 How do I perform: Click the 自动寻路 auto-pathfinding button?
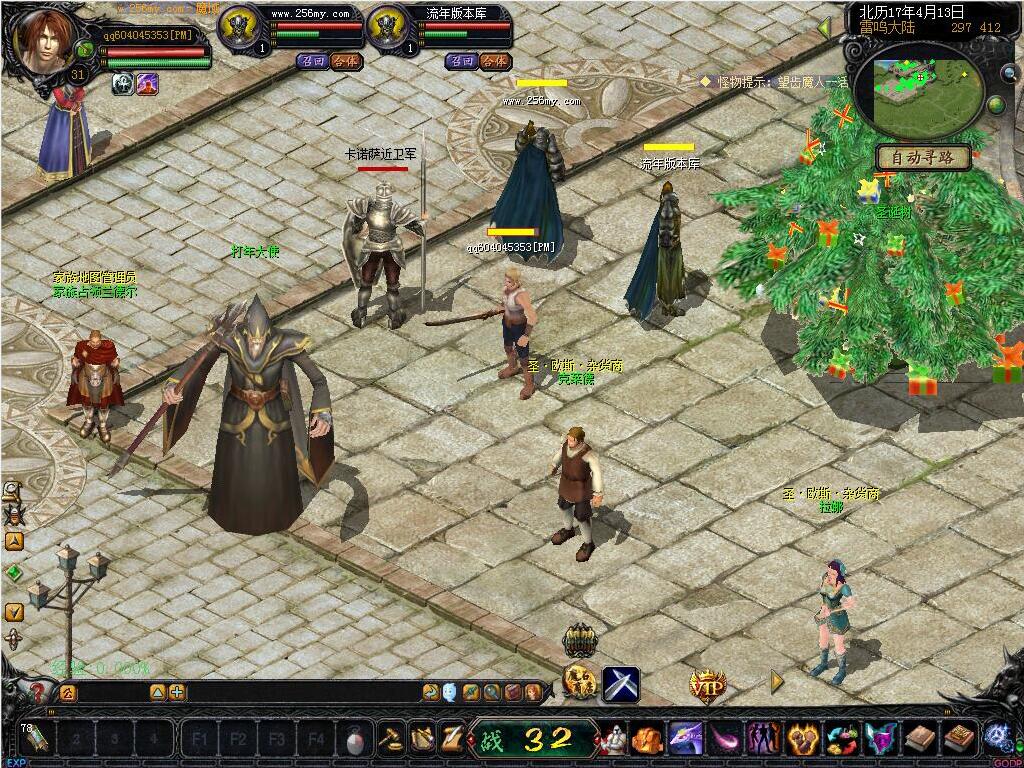coord(922,157)
